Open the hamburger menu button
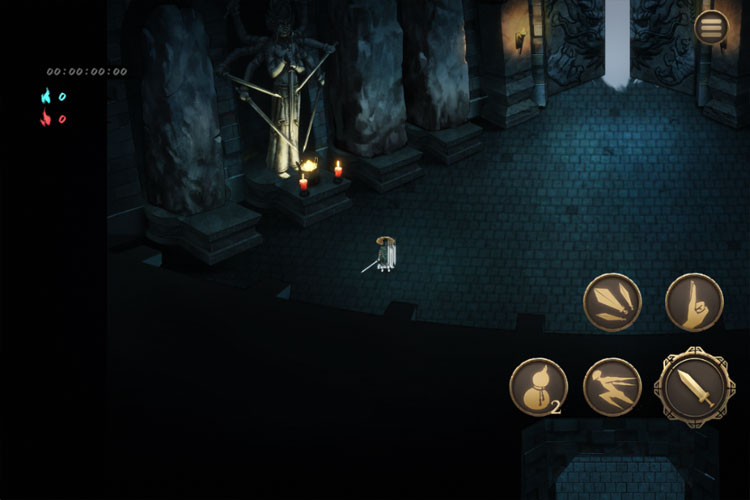Viewport: 750px width, 500px height. [712, 28]
